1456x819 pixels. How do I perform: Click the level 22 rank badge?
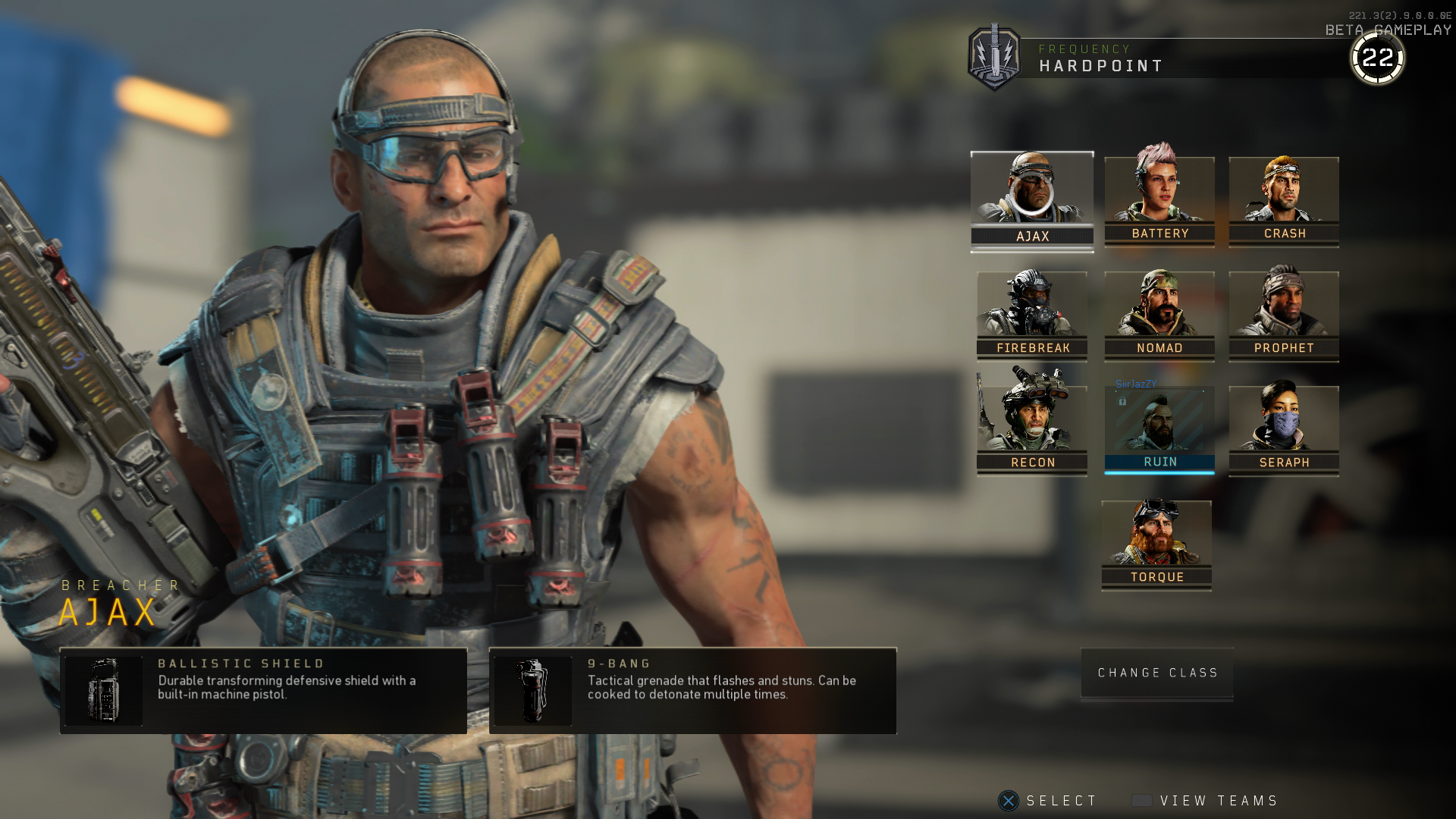click(1378, 56)
